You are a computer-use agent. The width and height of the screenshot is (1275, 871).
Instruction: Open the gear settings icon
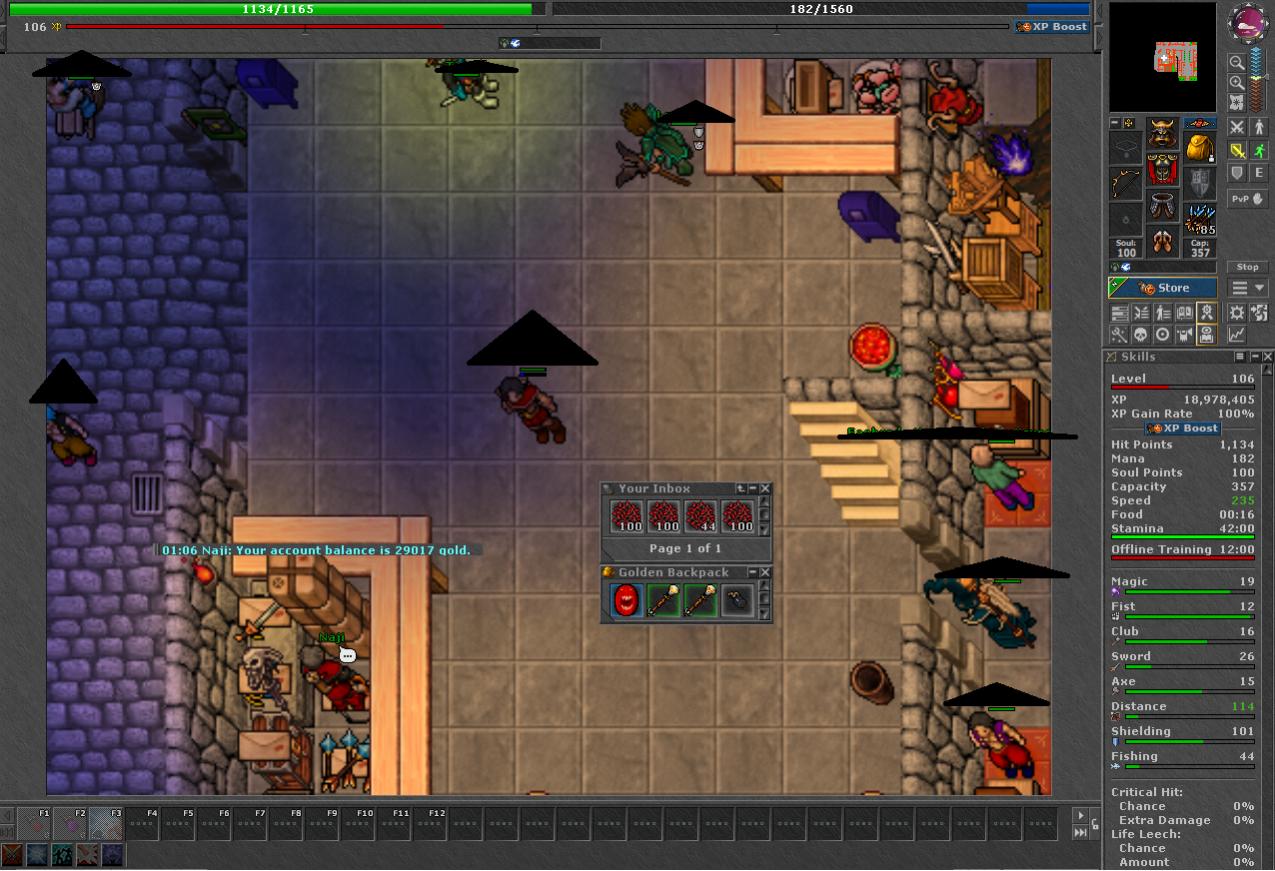coord(1237,313)
